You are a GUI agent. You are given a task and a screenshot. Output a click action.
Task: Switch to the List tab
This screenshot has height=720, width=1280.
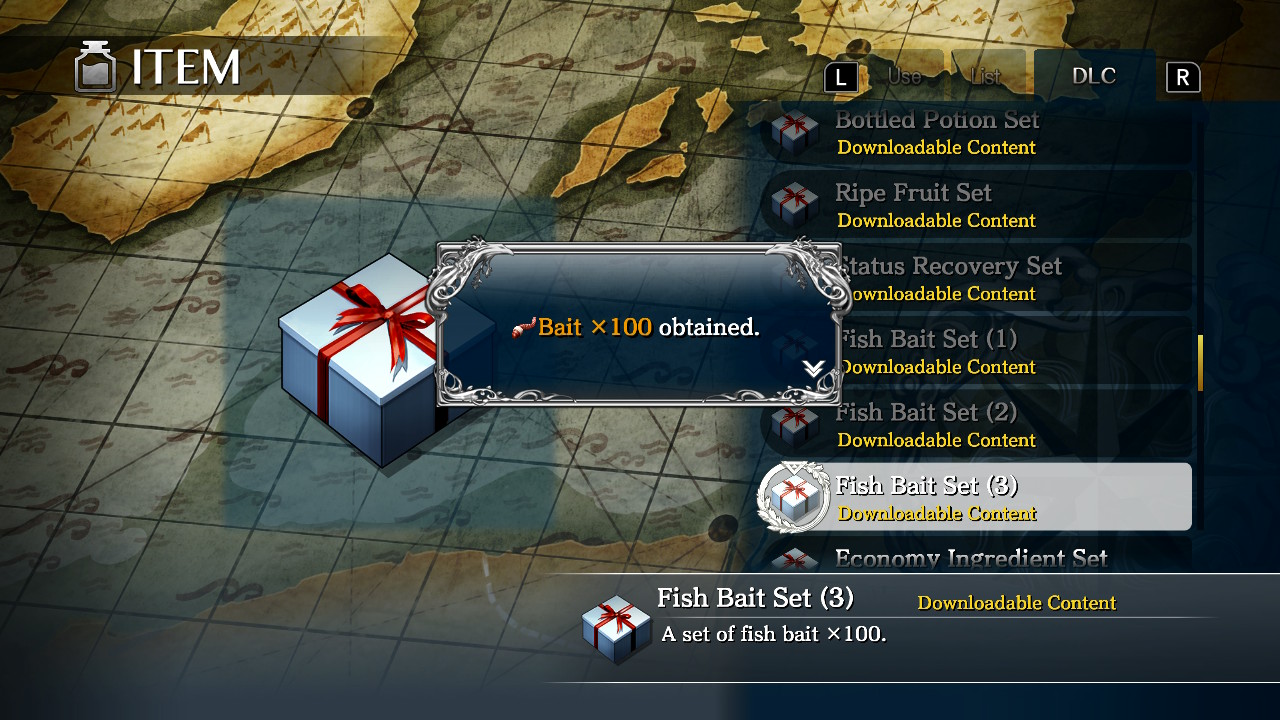(988, 75)
